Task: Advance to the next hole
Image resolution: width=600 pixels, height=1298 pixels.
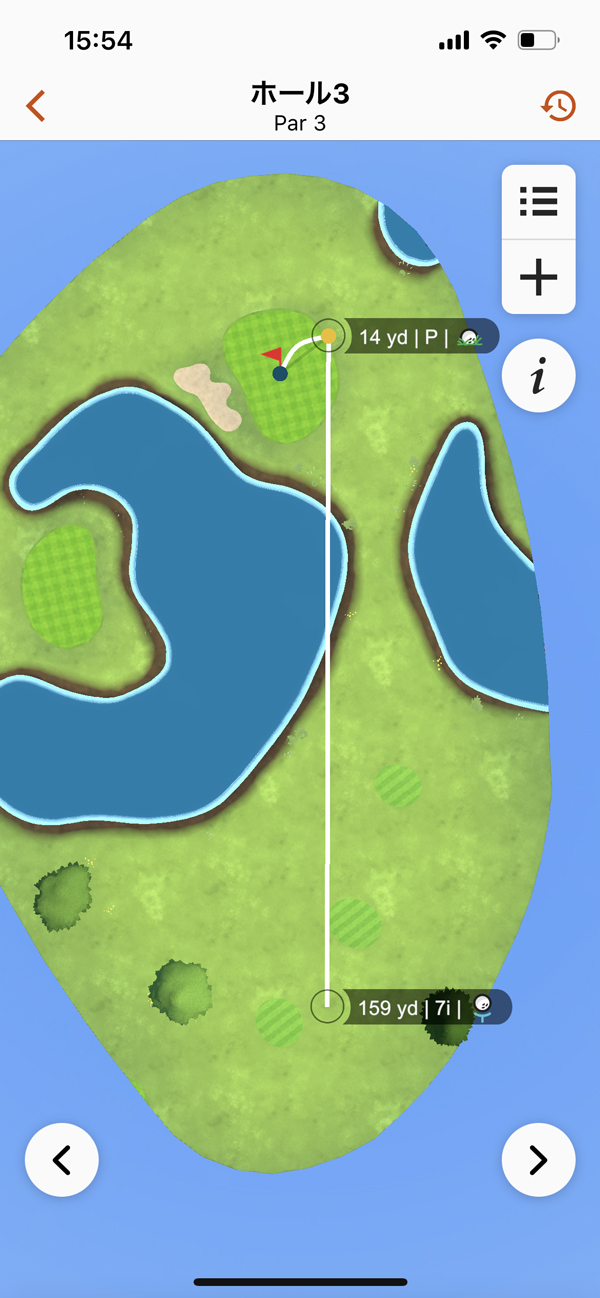Action: [x=538, y=1160]
